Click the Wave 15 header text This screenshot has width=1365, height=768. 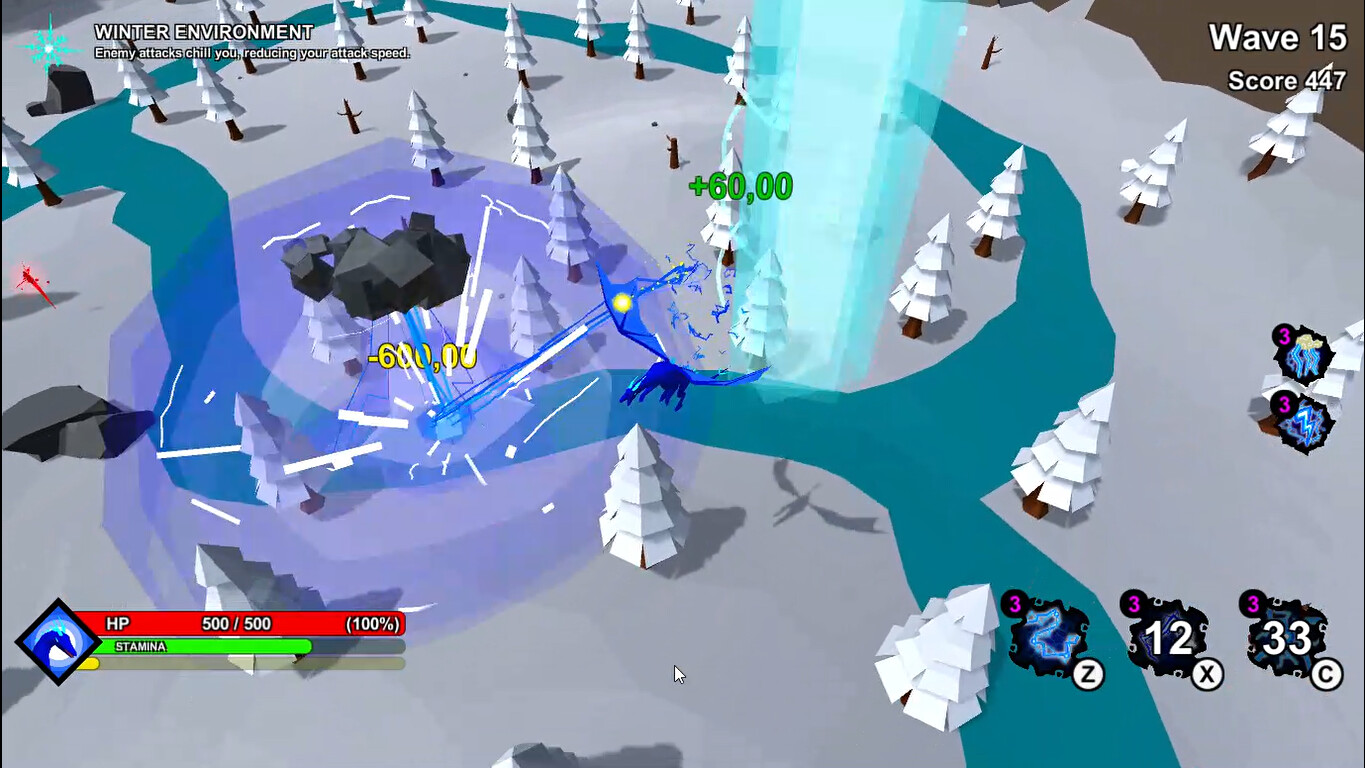[x=1278, y=38]
